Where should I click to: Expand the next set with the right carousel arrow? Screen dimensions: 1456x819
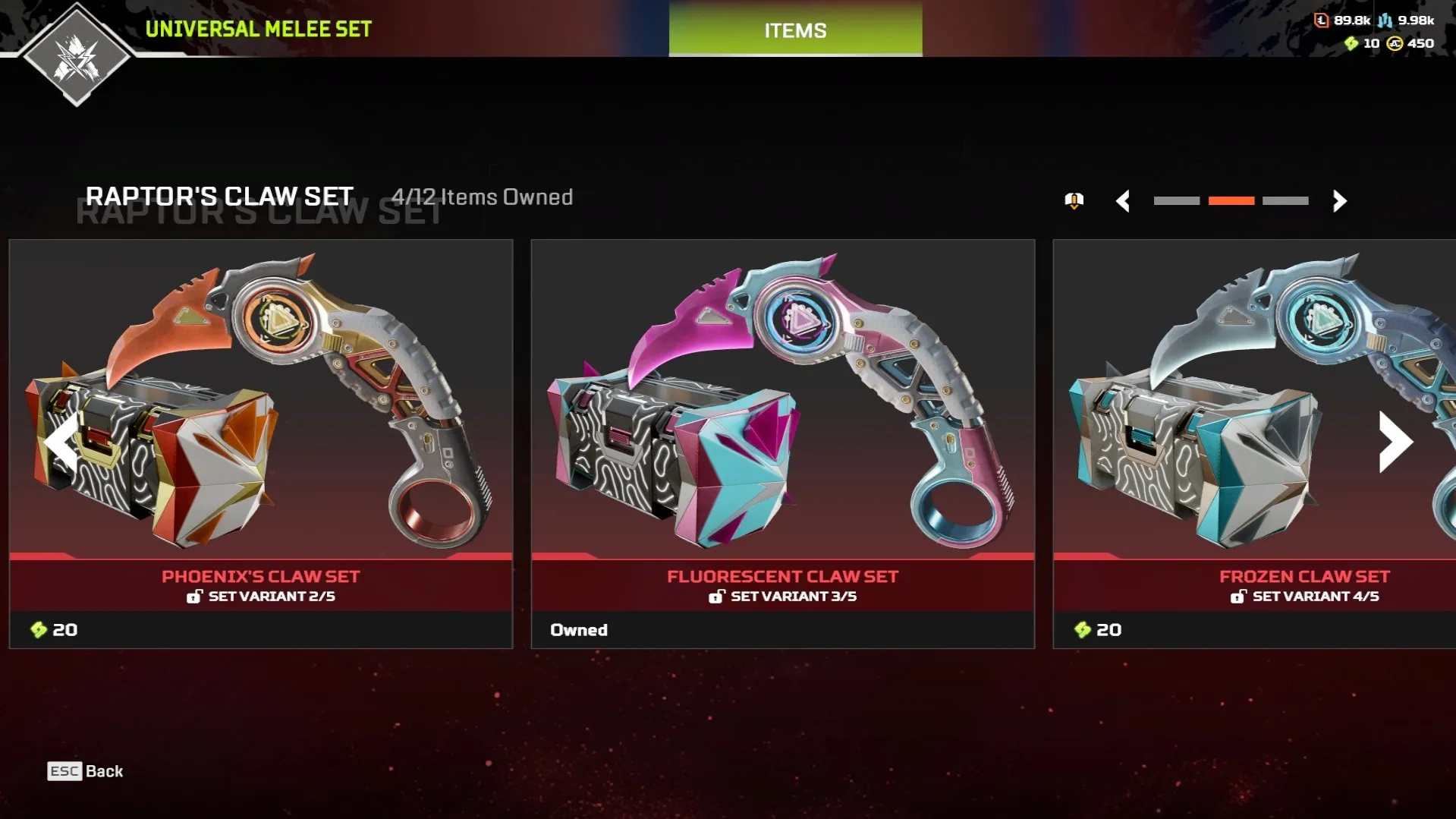[1393, 441]
